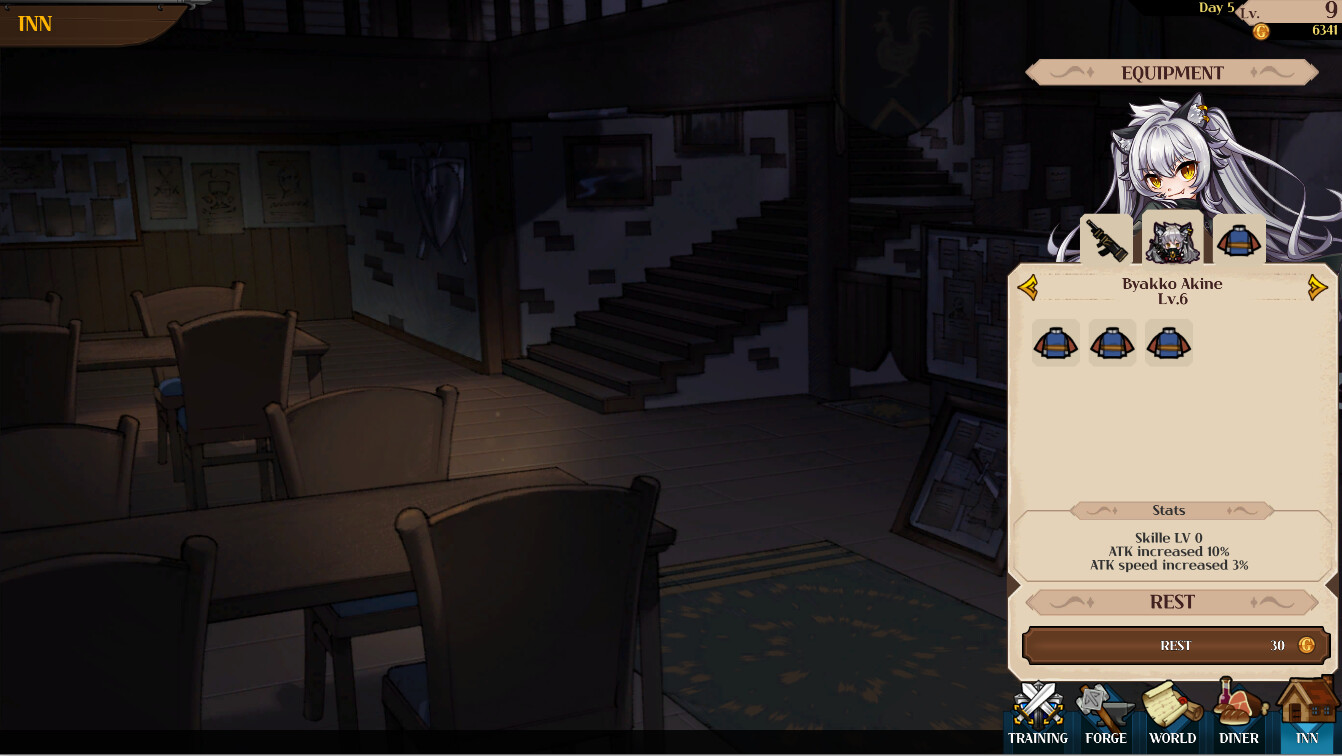The height and width of the screenshot is (756, 1342).
Task: Switch to previous character with left arrow
Action: [x=1027, y=287]
